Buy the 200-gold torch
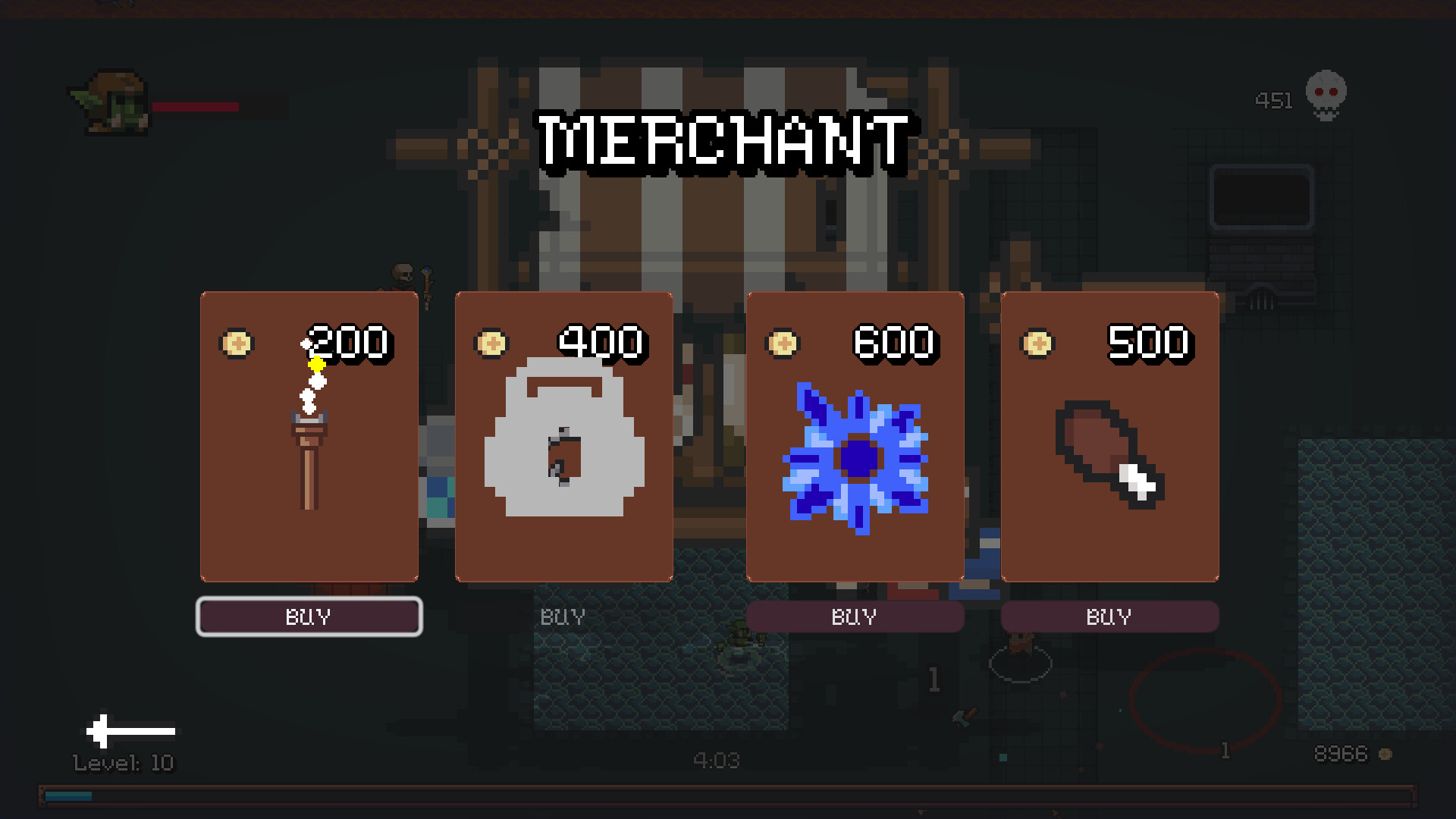Viewport: 1456px width, 819px height. [309, 617]
